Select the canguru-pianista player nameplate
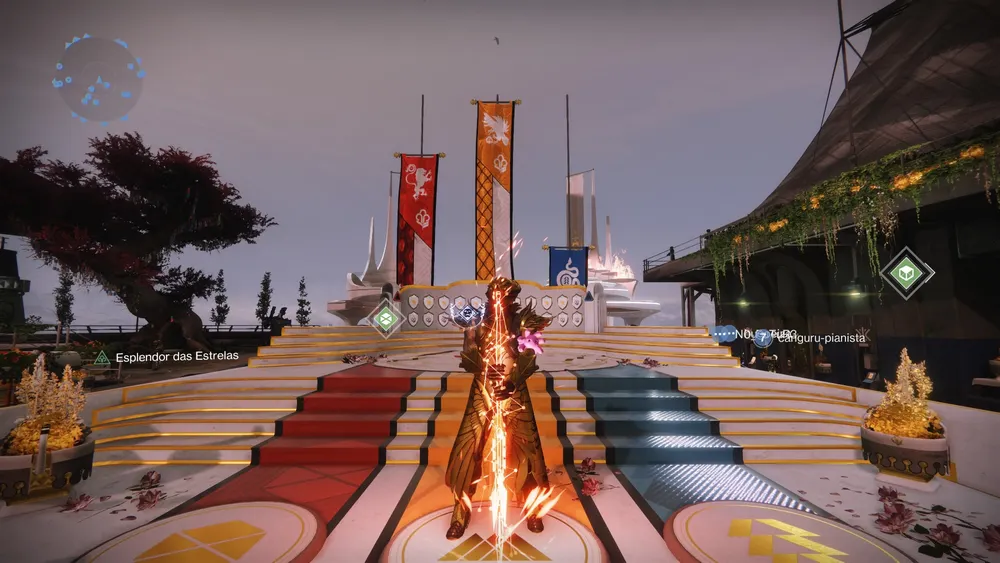The width and height of the screenshot is (1000, 563). (810, 339)
